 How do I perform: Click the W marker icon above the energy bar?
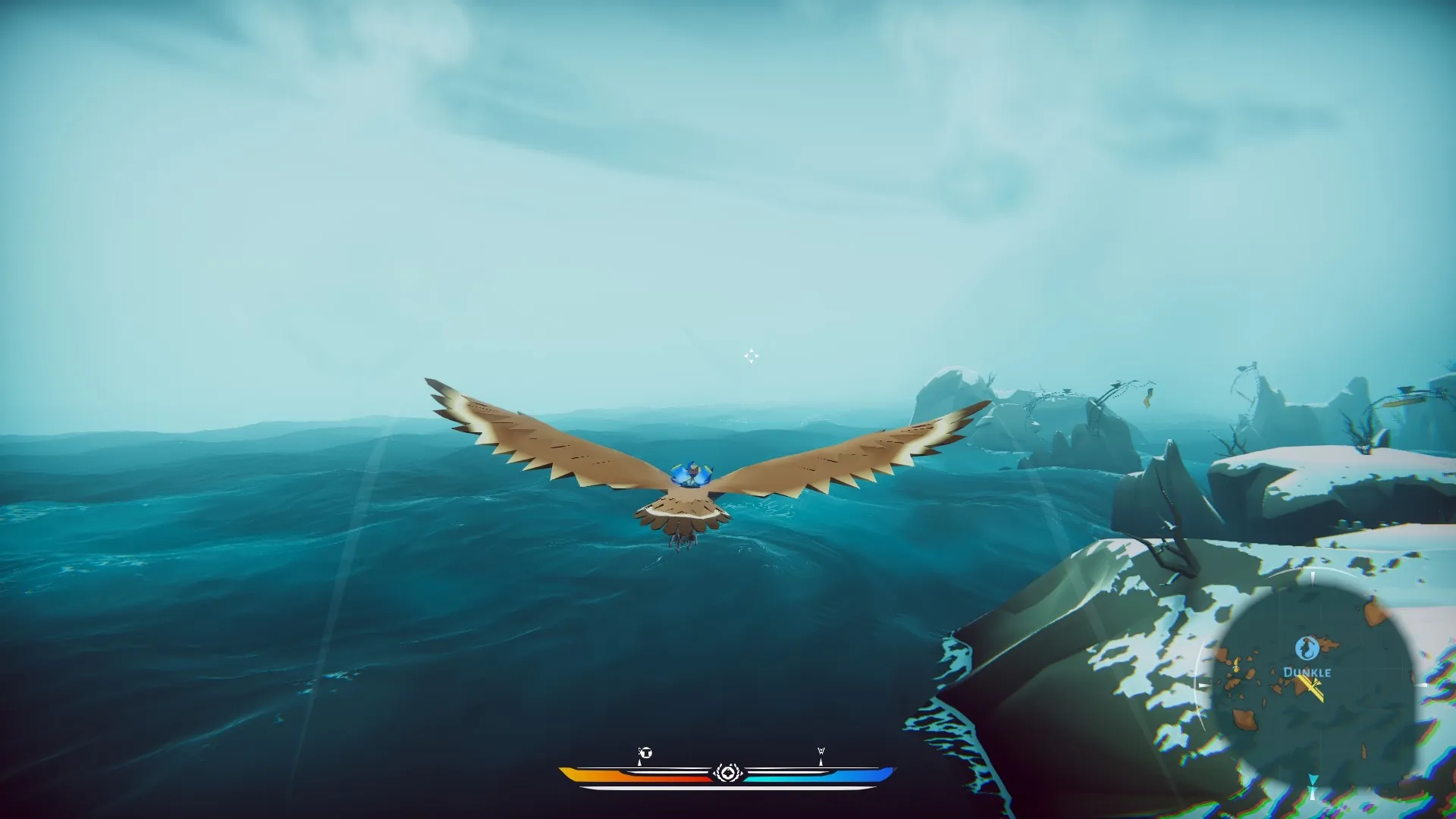tap(821, 751)
